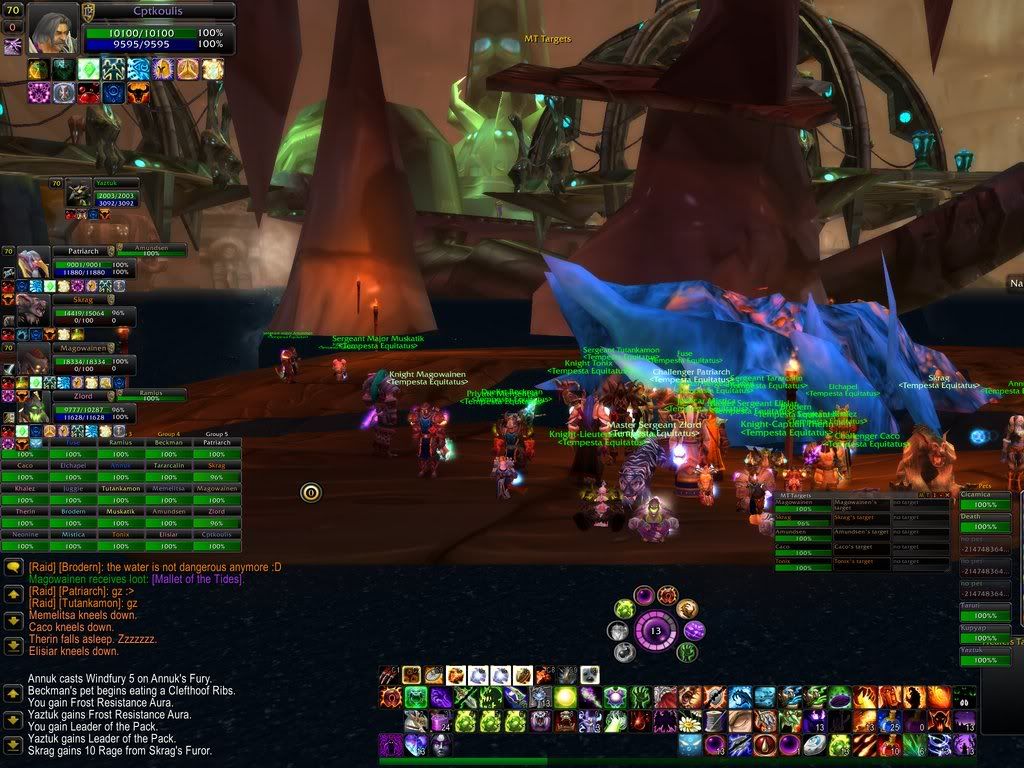Click the round power button icon
This screenshot has height=768, width=1024.
tap(310, 492)
